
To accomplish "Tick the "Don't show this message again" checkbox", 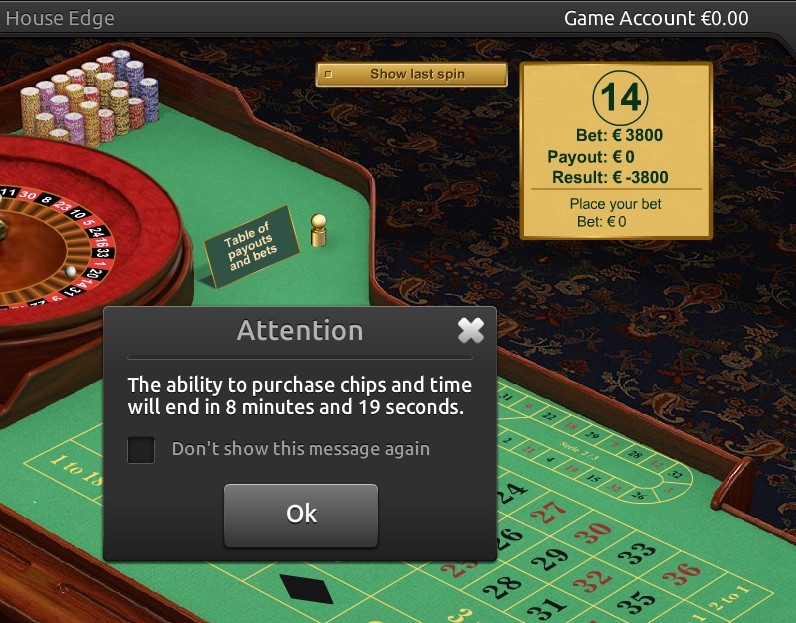I will [141, 449].
